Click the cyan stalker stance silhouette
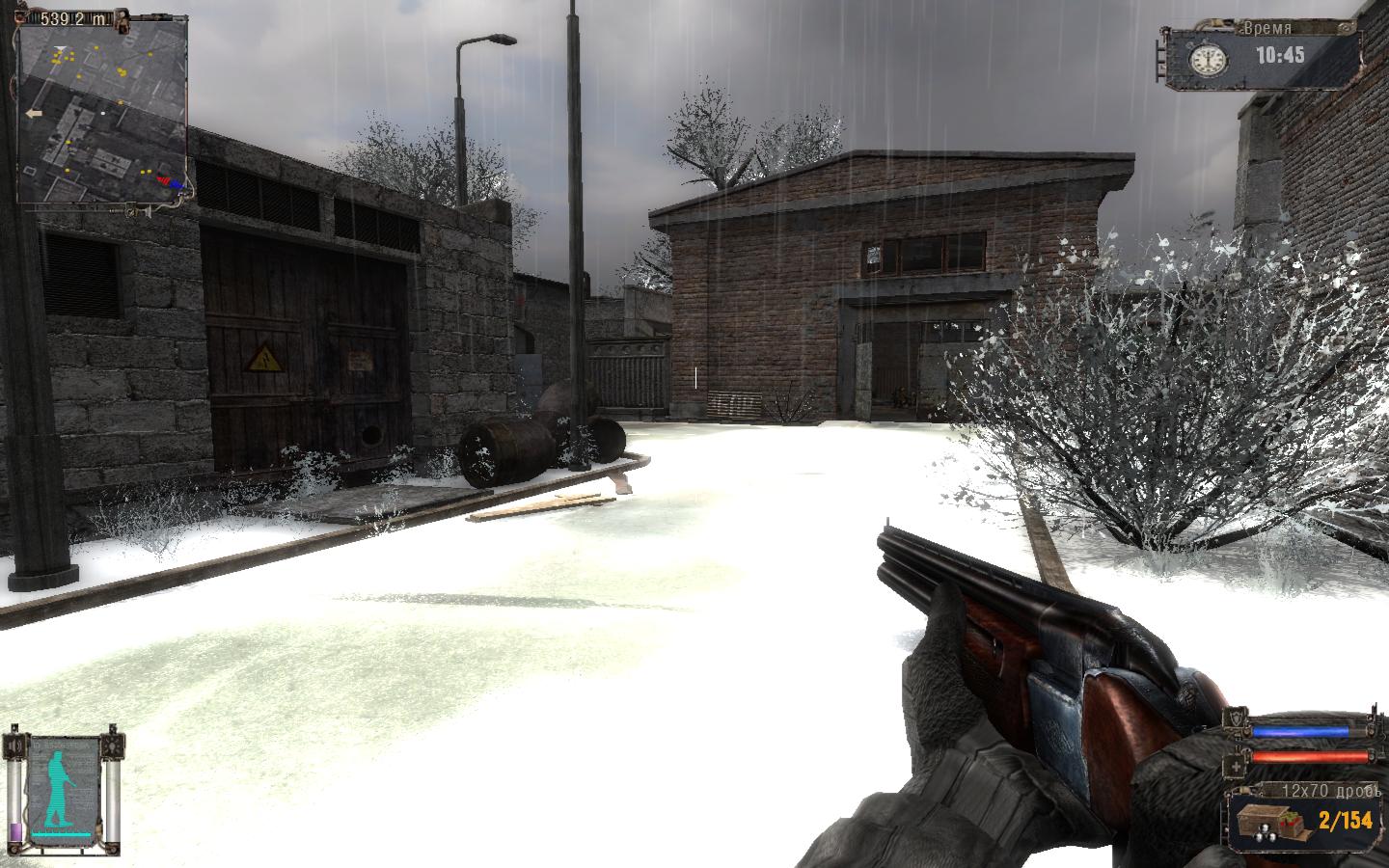This screenshot has height=868, width=1389. (x=62, y=784)
